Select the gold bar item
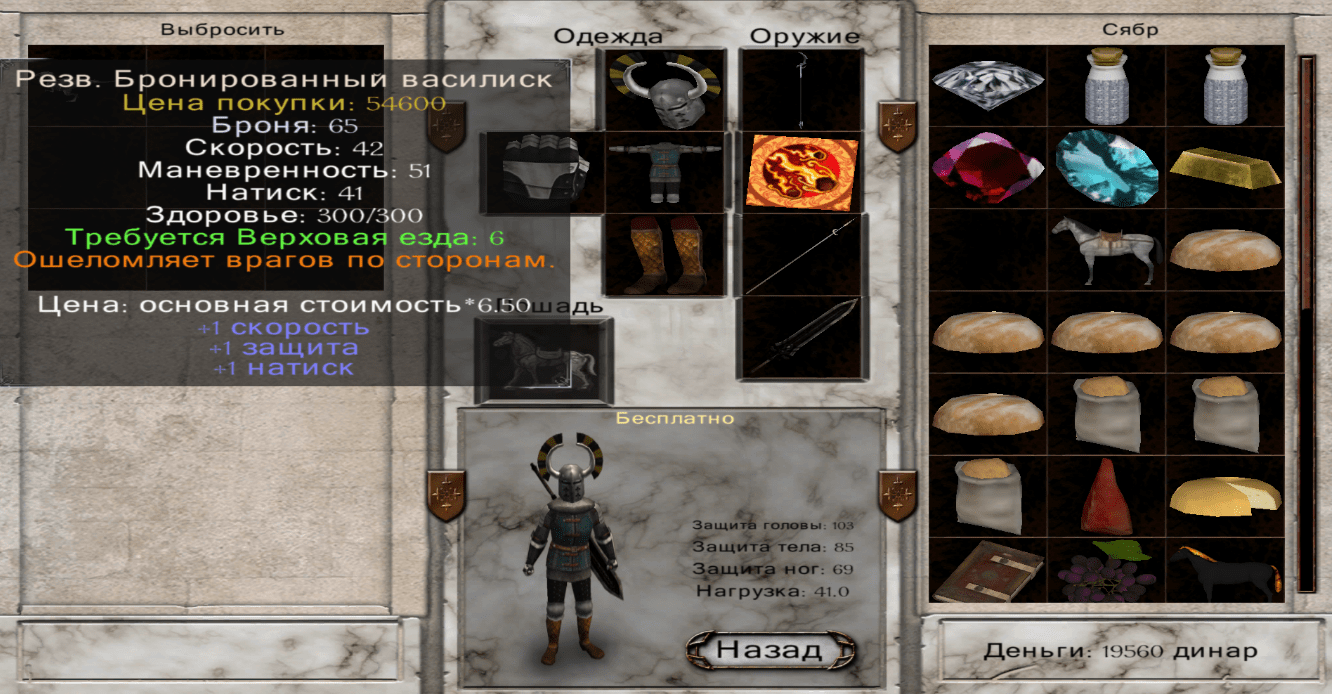The image size is (1332, 694). click(1224, 168)
